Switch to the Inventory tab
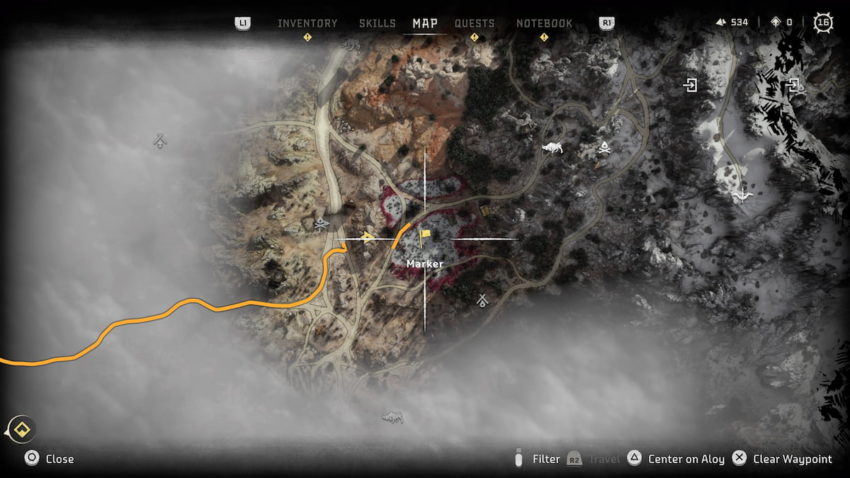The image size is (850, 478). (307, 23)
